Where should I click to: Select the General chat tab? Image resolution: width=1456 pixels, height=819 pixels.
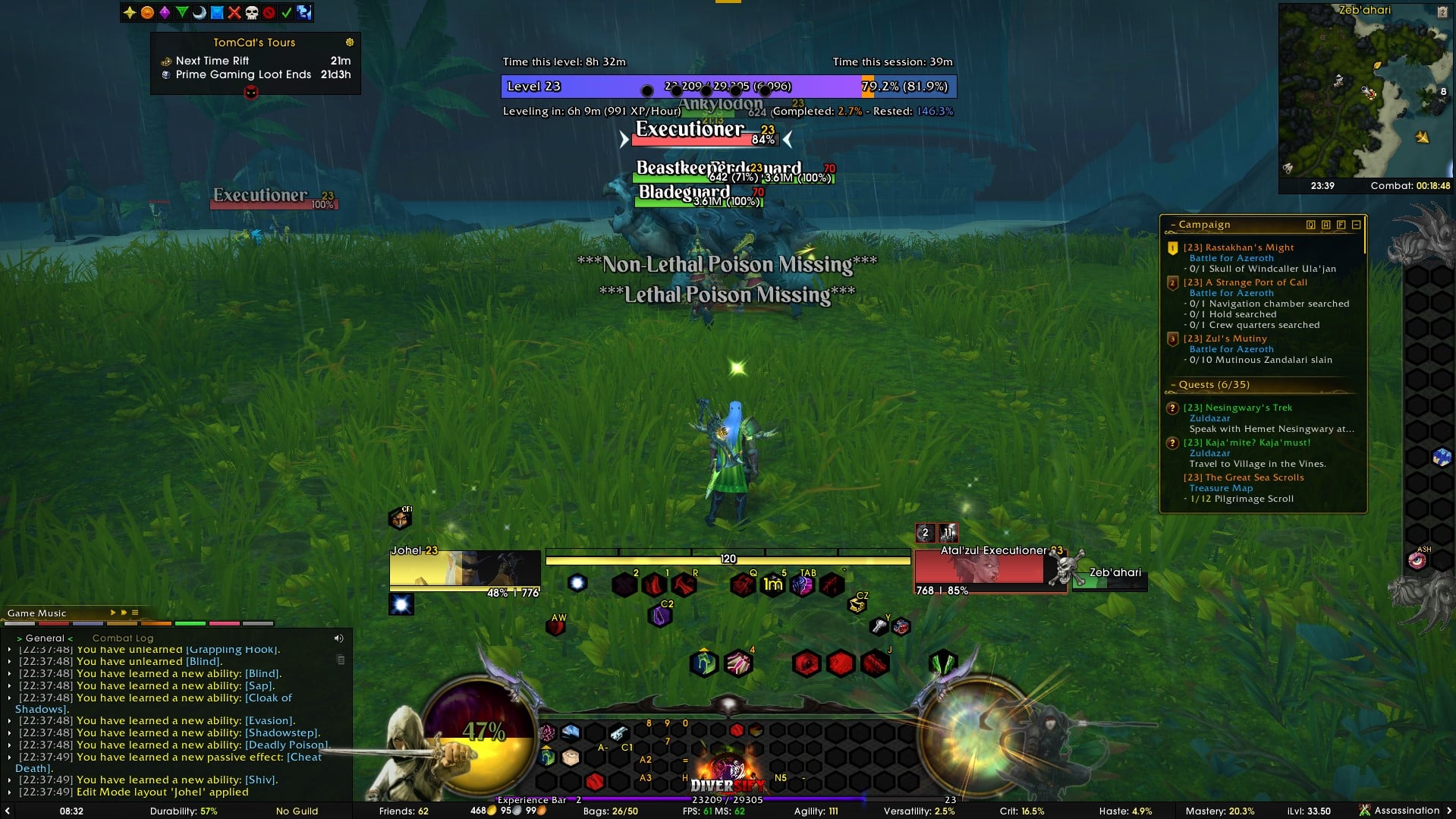tap(45, 638)
